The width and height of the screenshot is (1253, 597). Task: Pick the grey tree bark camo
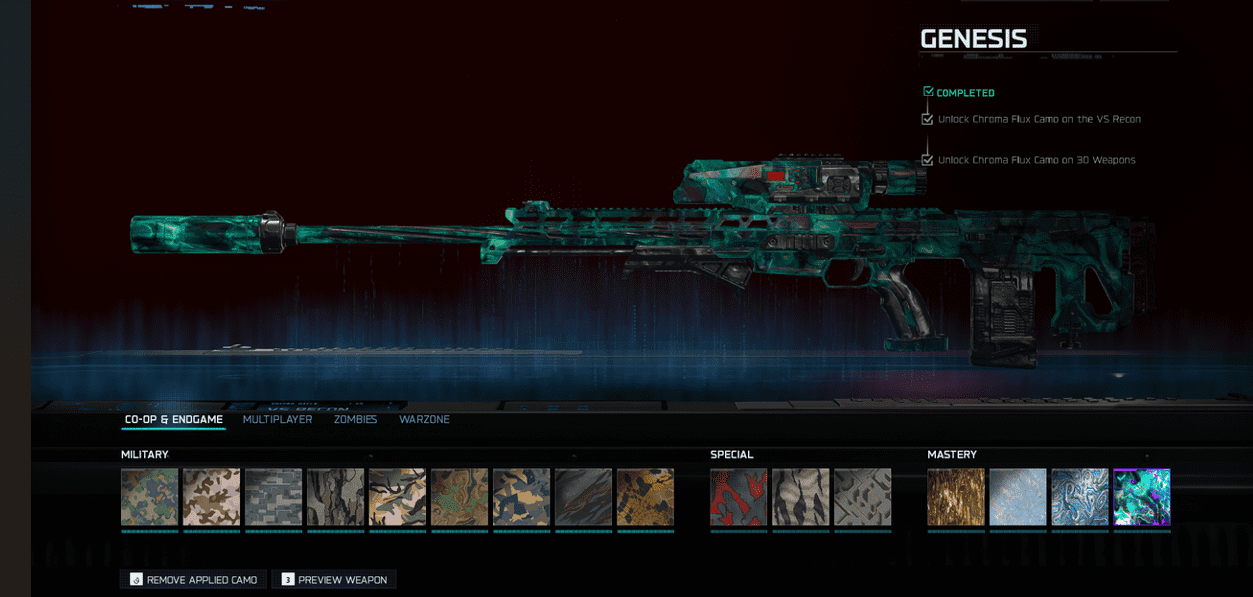pos(335,497)
